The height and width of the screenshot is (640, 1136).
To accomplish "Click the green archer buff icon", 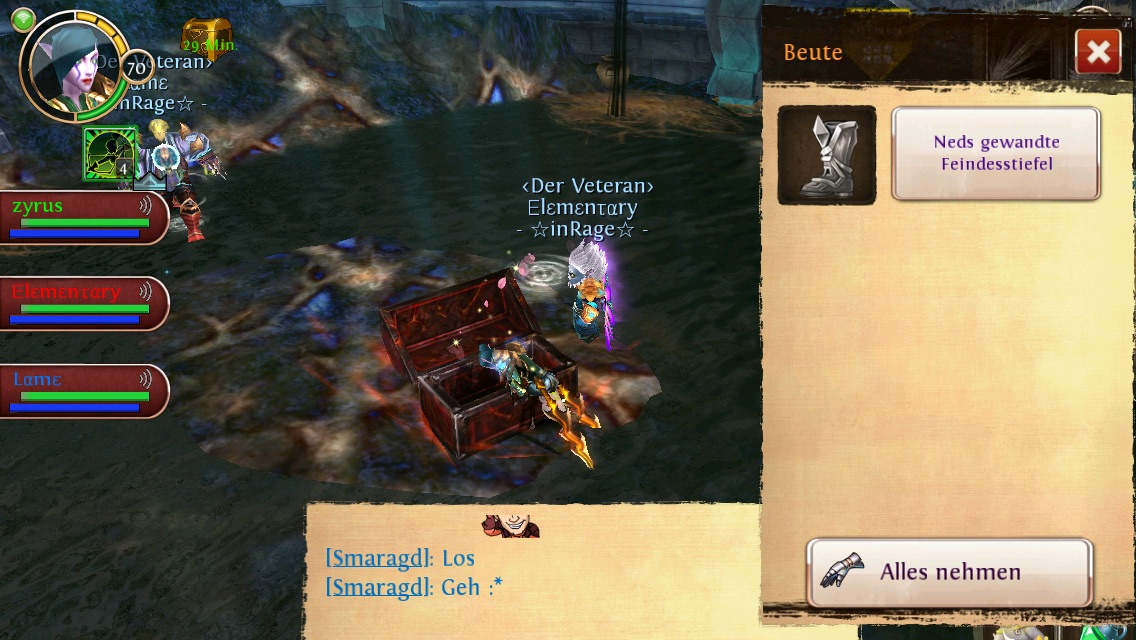I will click(109, 153).
